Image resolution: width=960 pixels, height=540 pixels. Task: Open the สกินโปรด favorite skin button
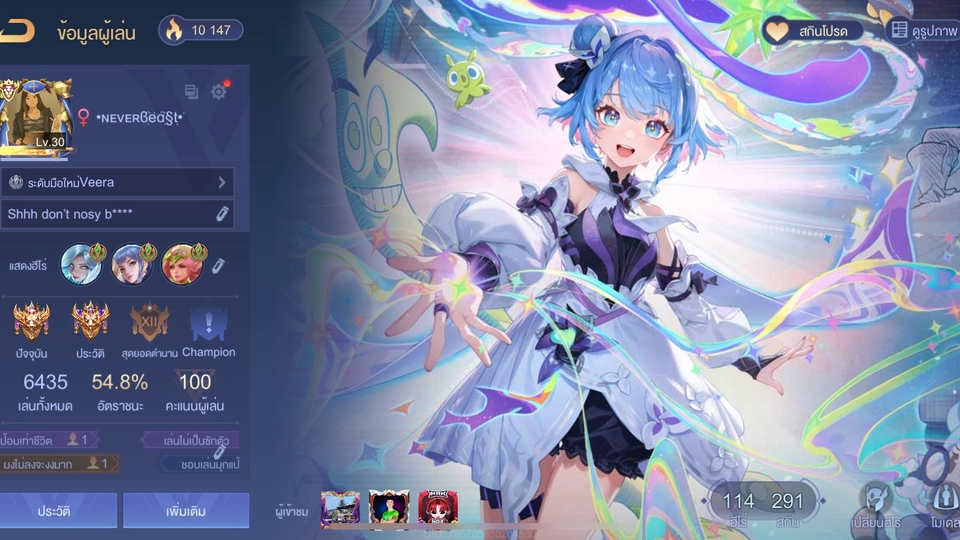click(x=813, y=31)
